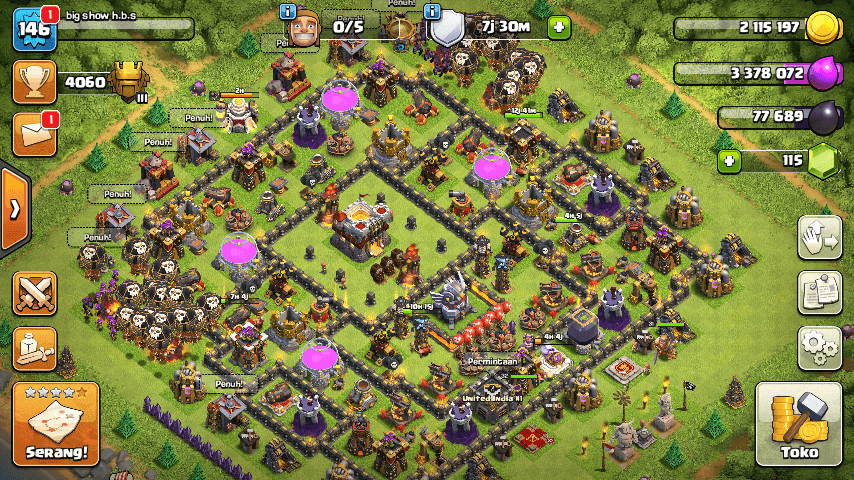View the level 146 player profile
This screenshot has width=854, height=480.
33,28
